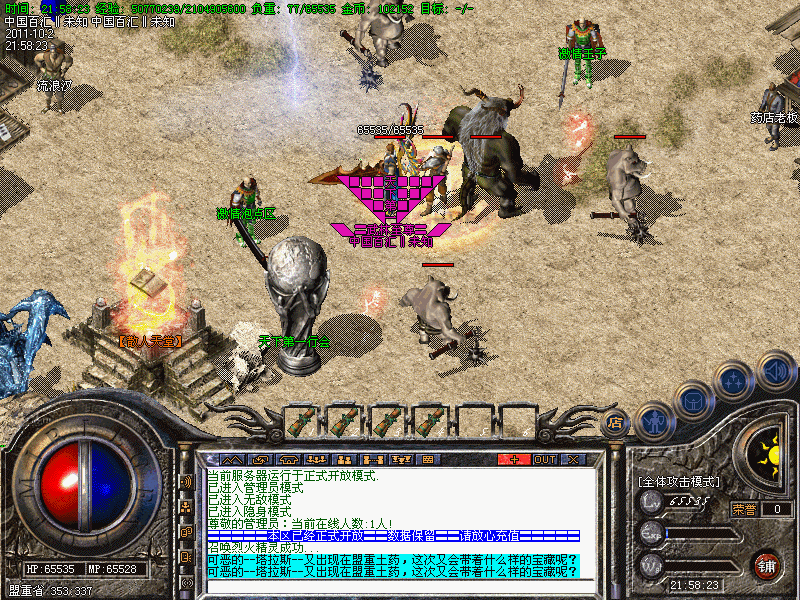The width and height of the screenshot is (800, 600).
Task: Open the skills panel with star icon
Action: pos(734,382)
